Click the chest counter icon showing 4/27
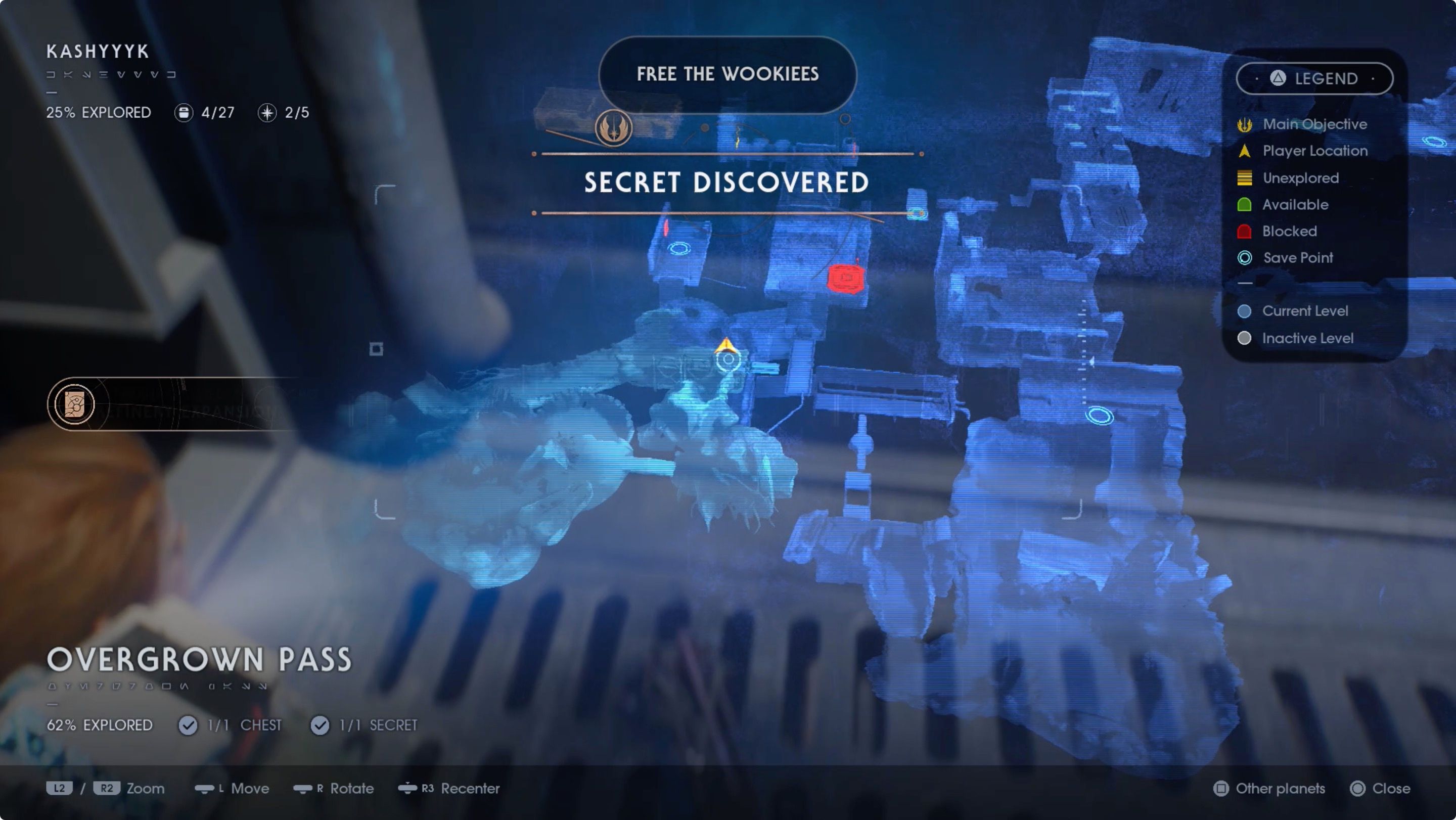Viewport: 1456px width, 820px height. pyautogui.click(x=184, y=112)
